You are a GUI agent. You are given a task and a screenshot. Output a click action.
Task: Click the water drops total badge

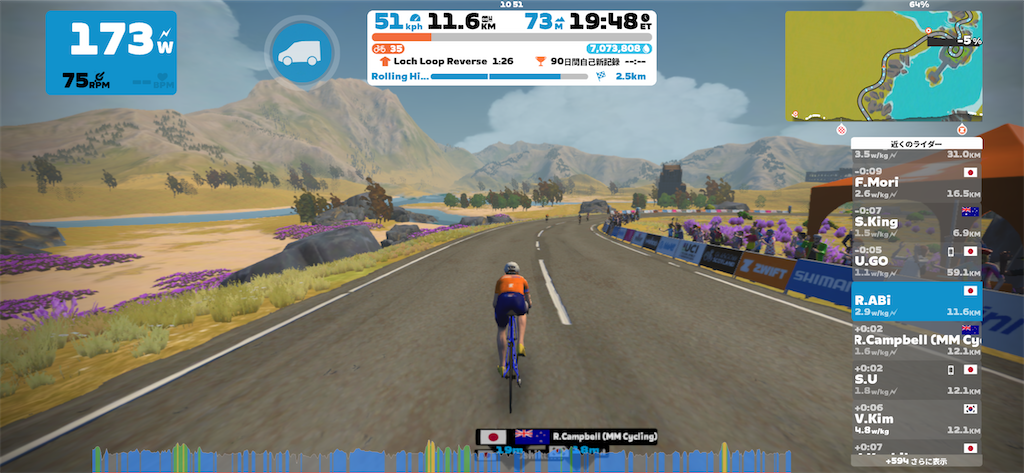tap(619, 47)
